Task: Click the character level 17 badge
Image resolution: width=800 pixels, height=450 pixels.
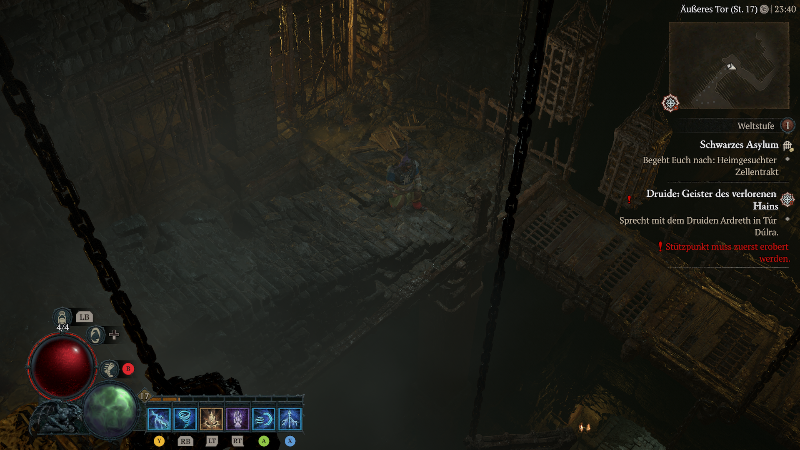Action: click(x=145, y=396)
